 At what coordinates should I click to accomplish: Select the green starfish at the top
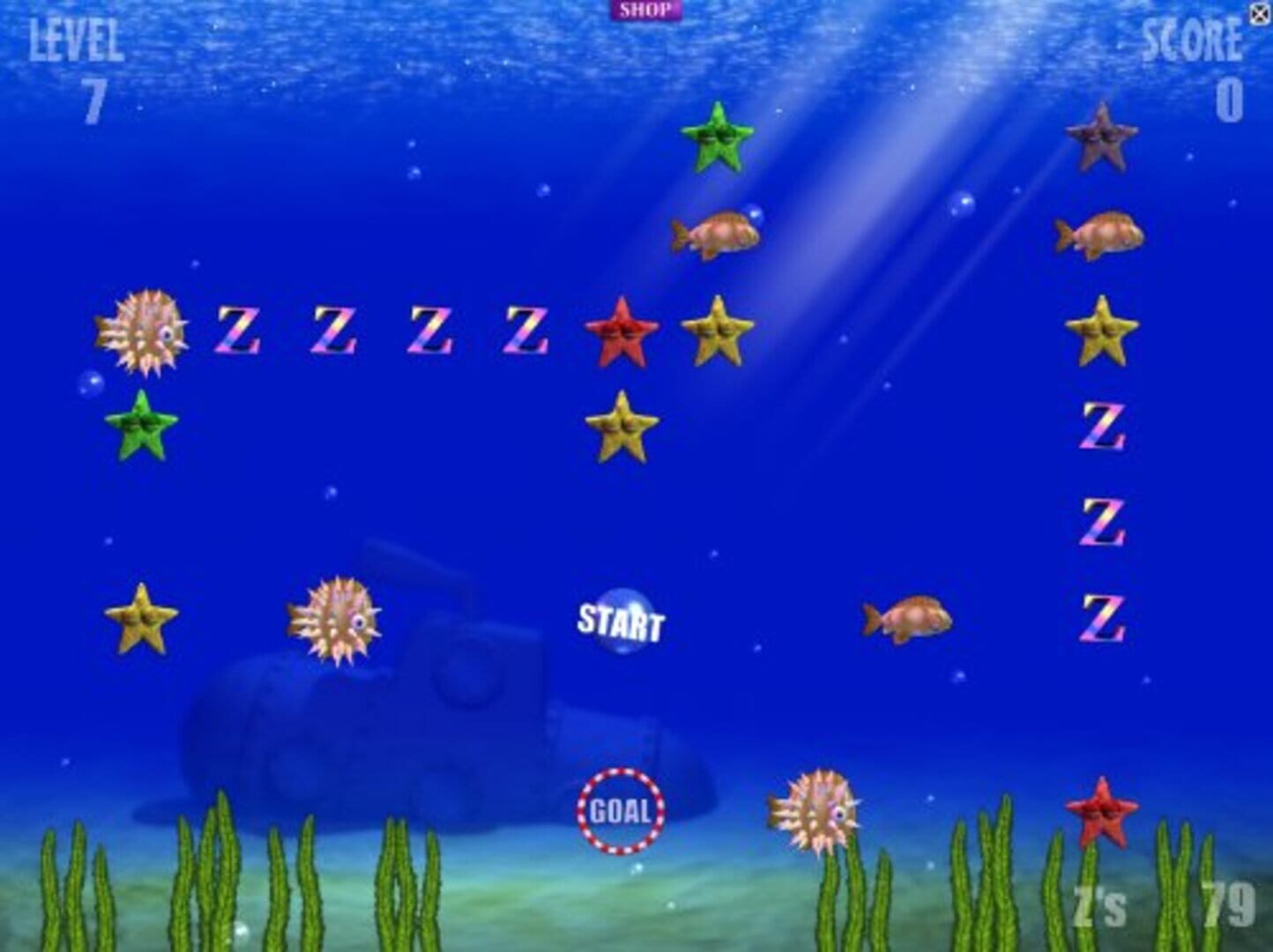click(x=718, y=141)
